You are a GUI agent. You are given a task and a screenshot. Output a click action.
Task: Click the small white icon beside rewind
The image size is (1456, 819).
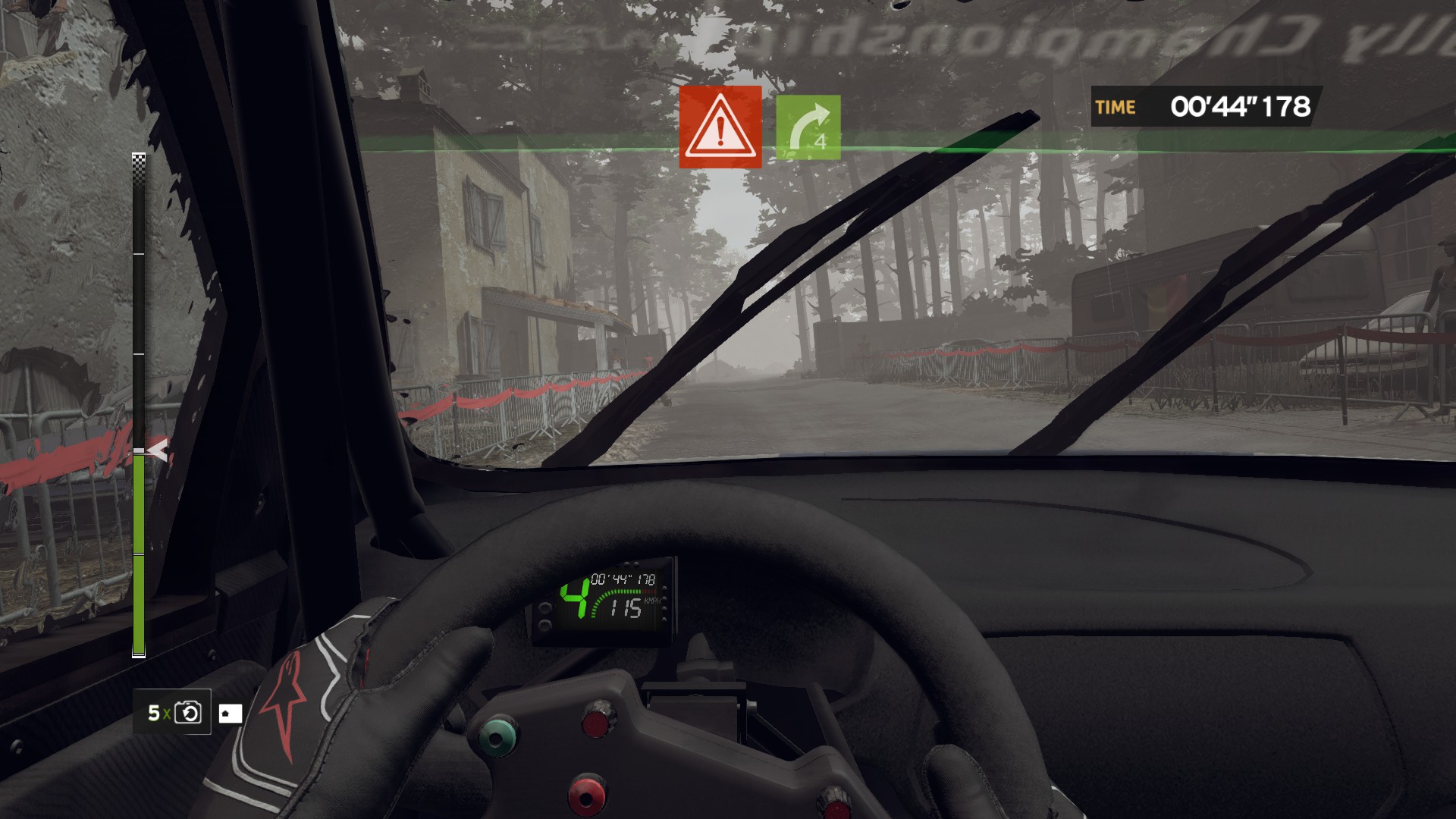[231, 714]
